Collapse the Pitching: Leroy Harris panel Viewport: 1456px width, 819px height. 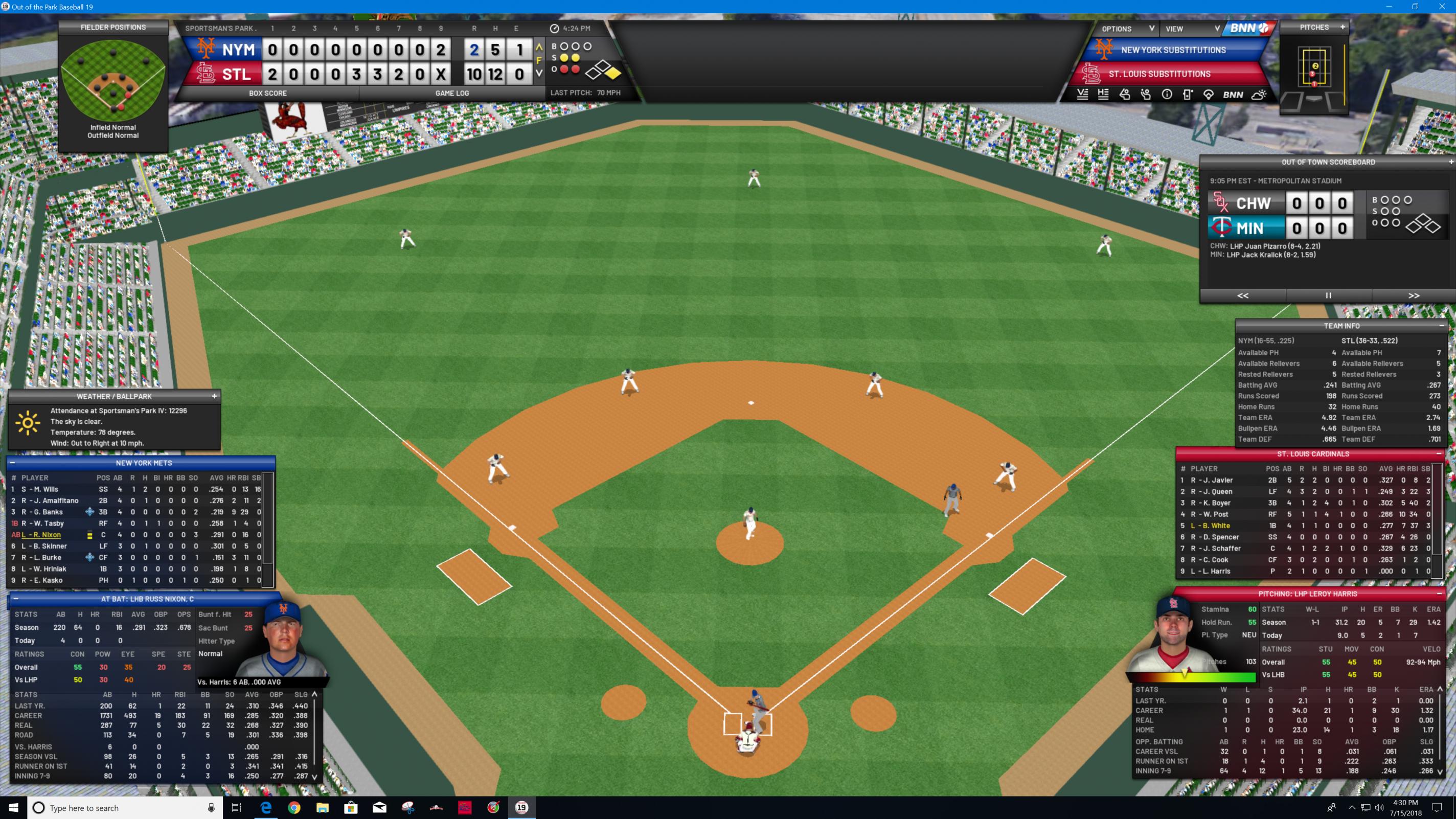point(1439,594)
